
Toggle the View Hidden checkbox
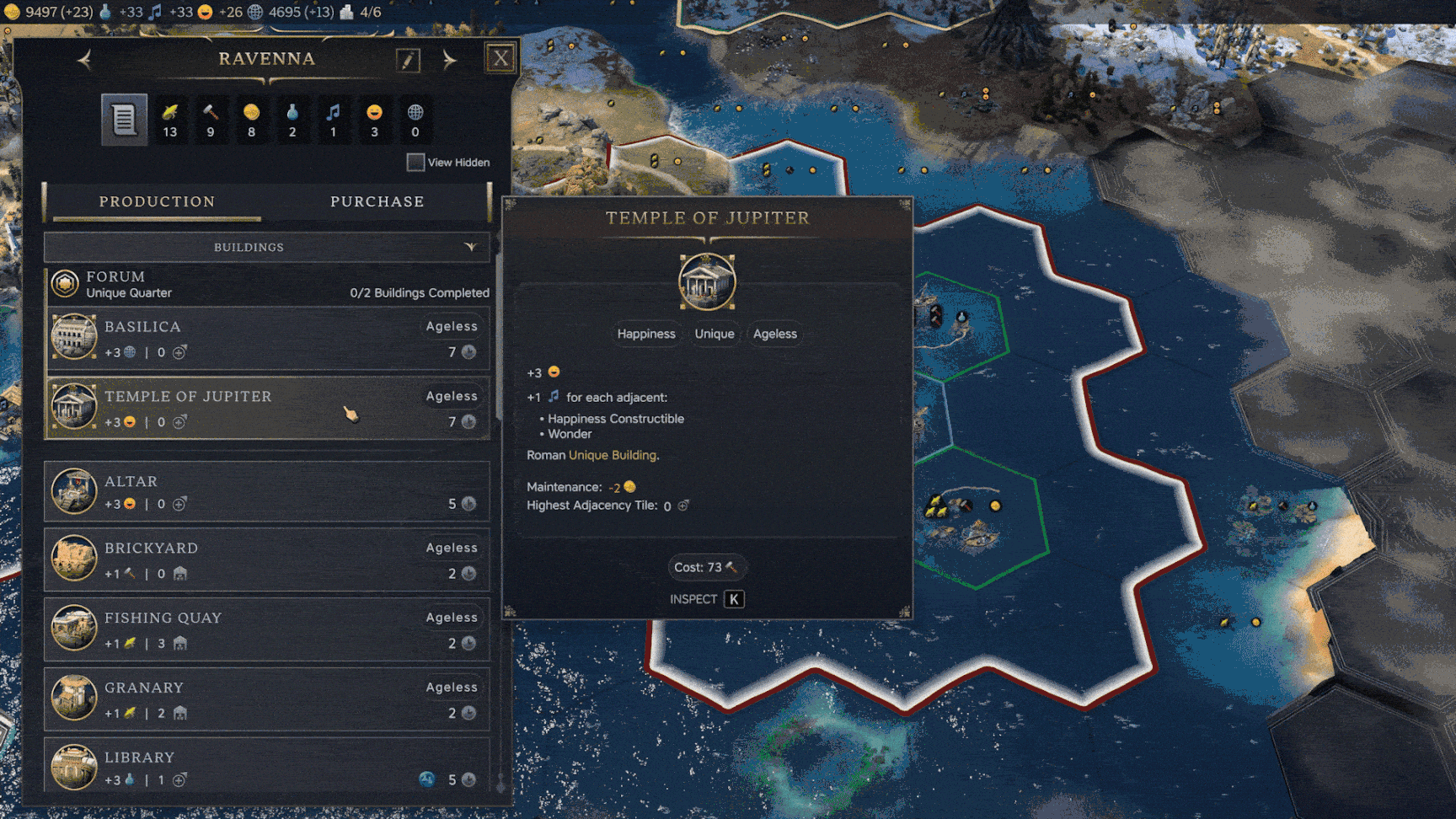tap(415, 162)
